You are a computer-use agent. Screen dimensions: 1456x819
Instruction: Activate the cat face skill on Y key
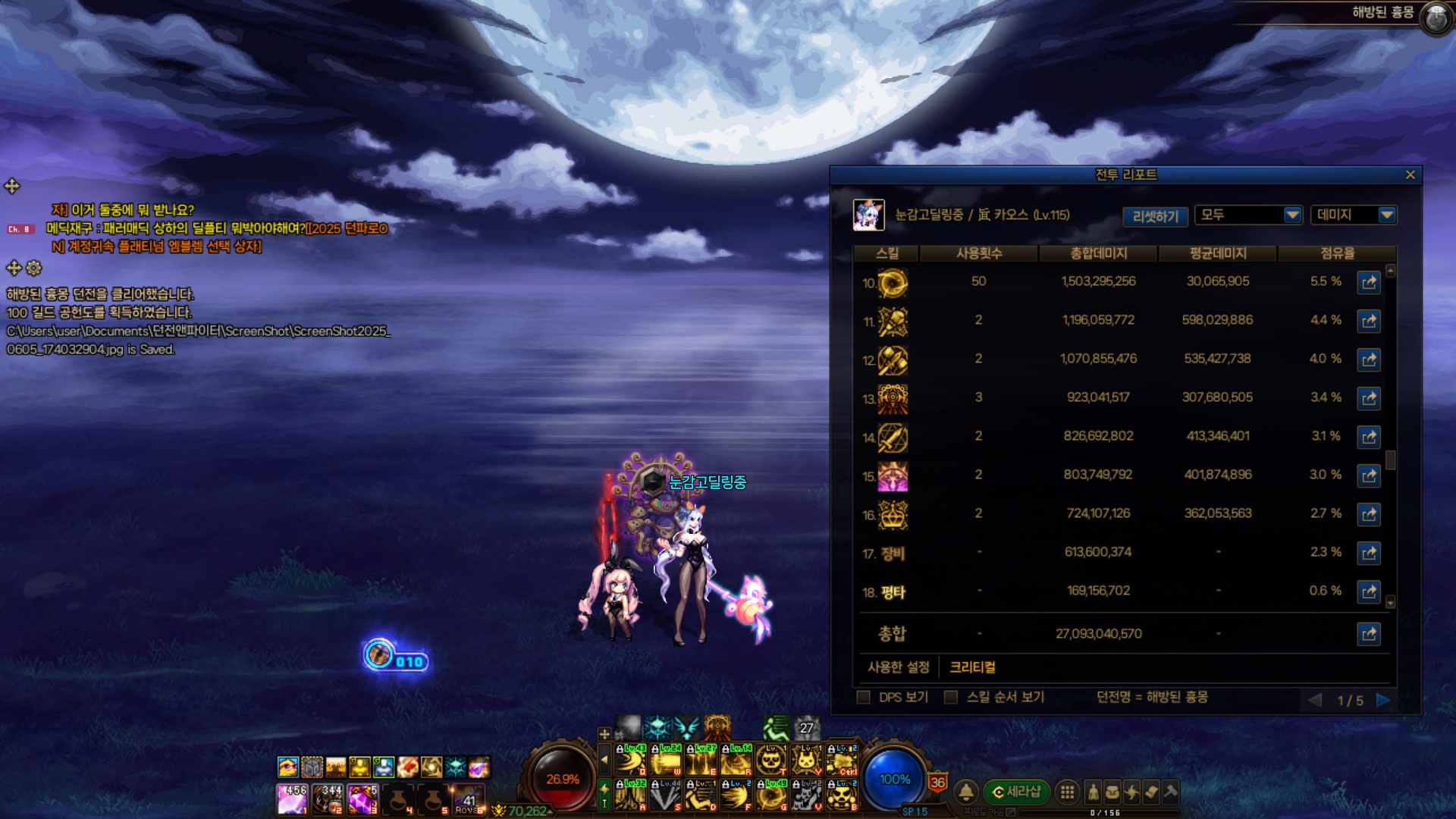[x=806, y=758]
